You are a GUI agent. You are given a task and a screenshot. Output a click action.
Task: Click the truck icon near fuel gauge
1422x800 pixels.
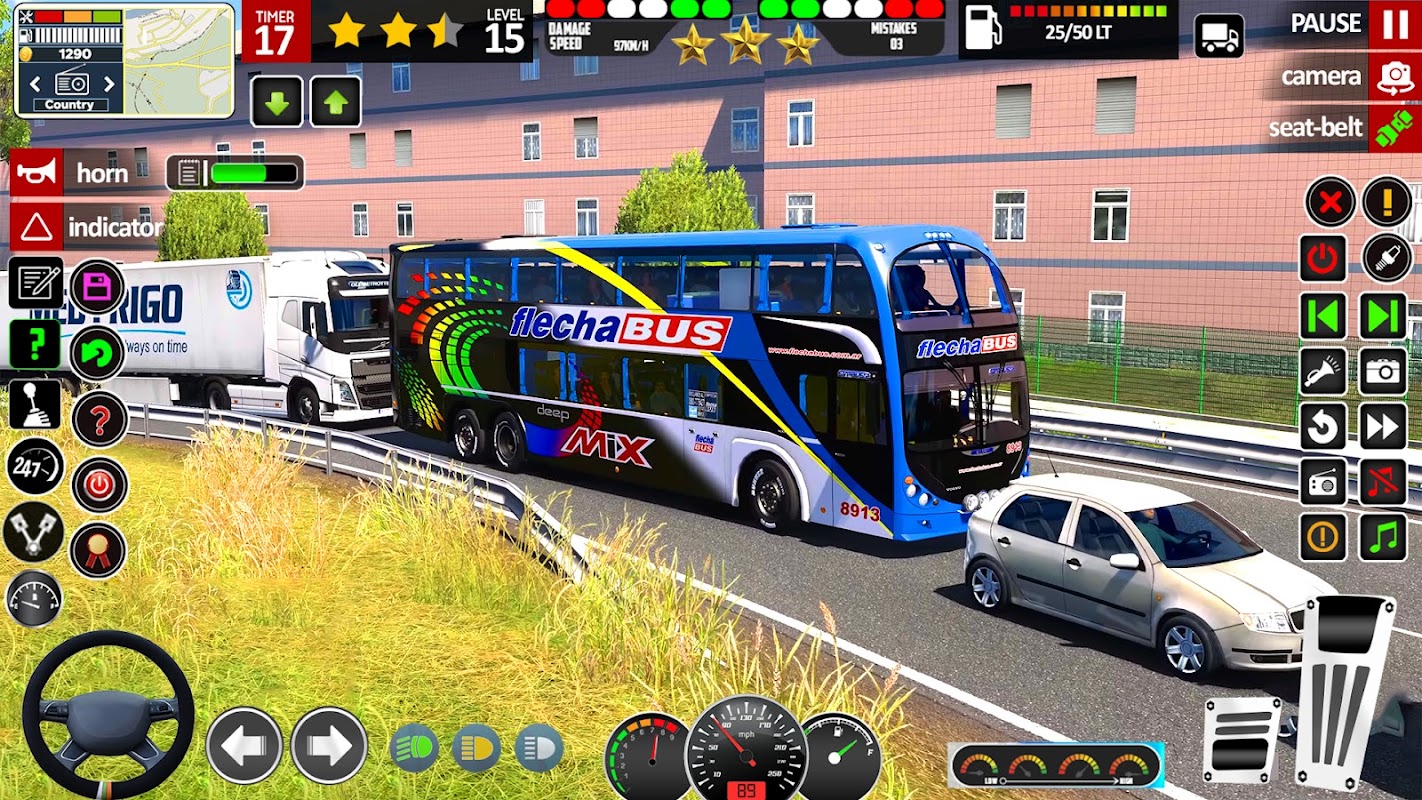(1219, 37)
